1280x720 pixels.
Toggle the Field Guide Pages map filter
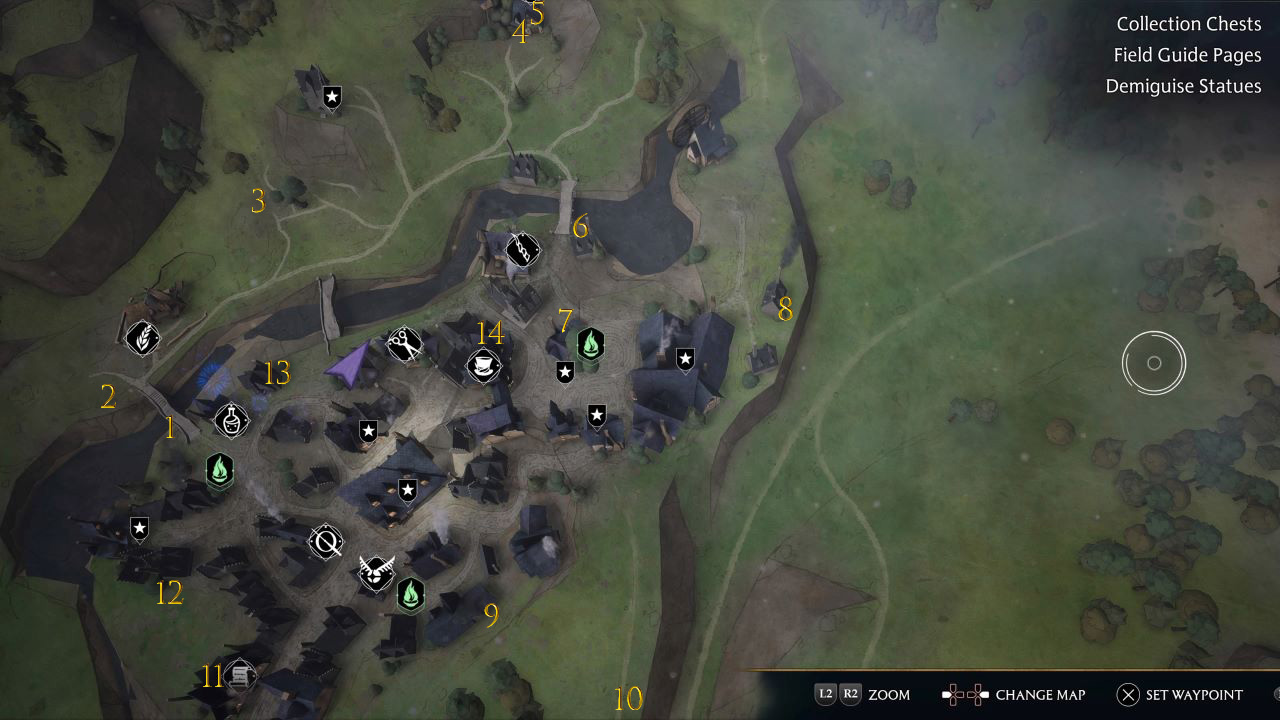coord(1187,55)
